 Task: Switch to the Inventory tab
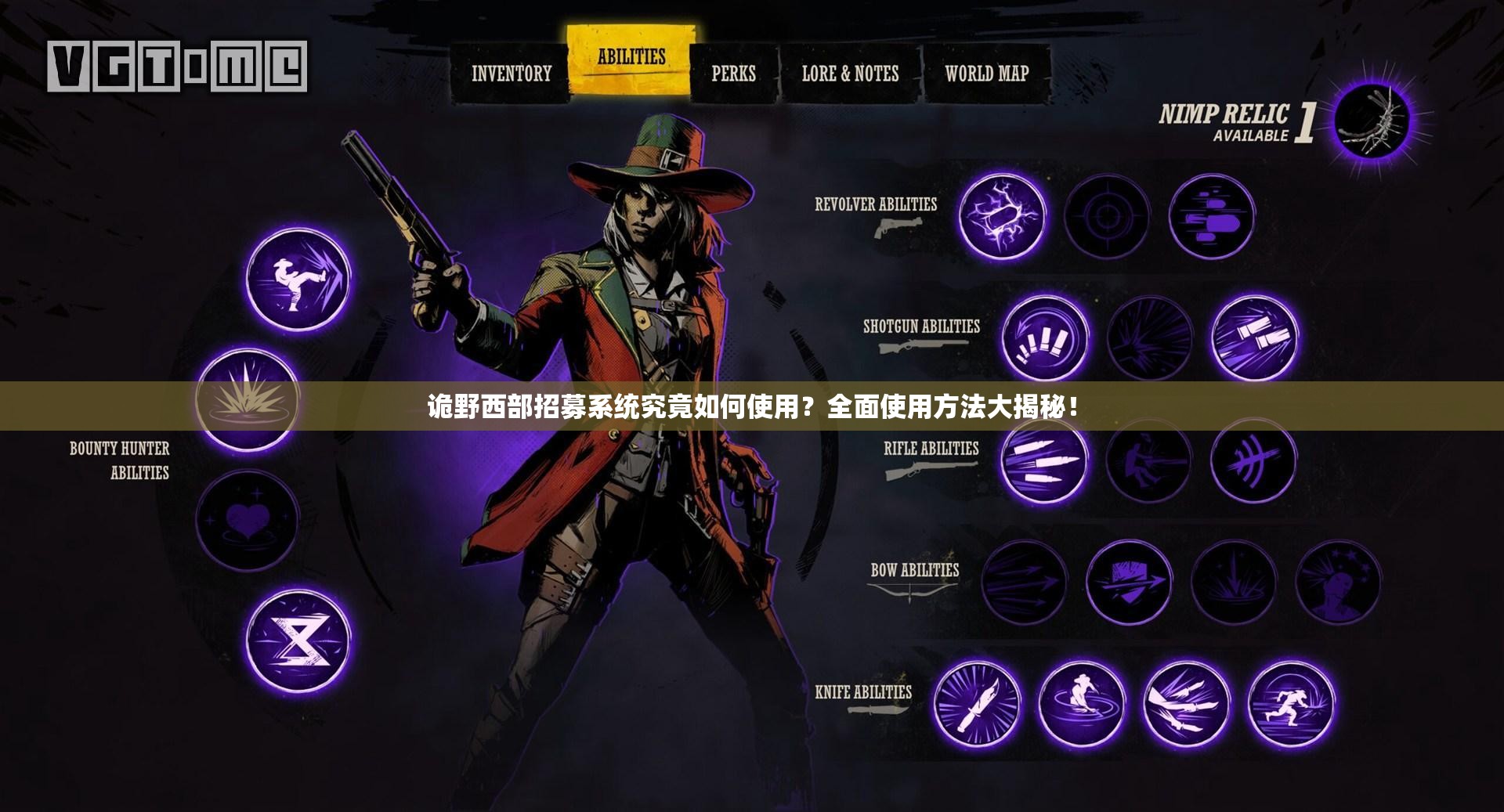tap(511, 74)
